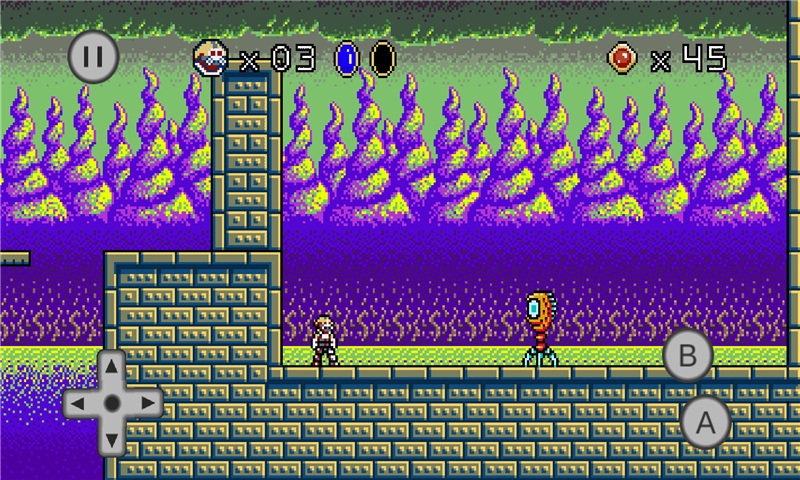The height and width of the screenshot is (480, 800).
Task: Tap the round B action button
Action: tap(688, 355)
